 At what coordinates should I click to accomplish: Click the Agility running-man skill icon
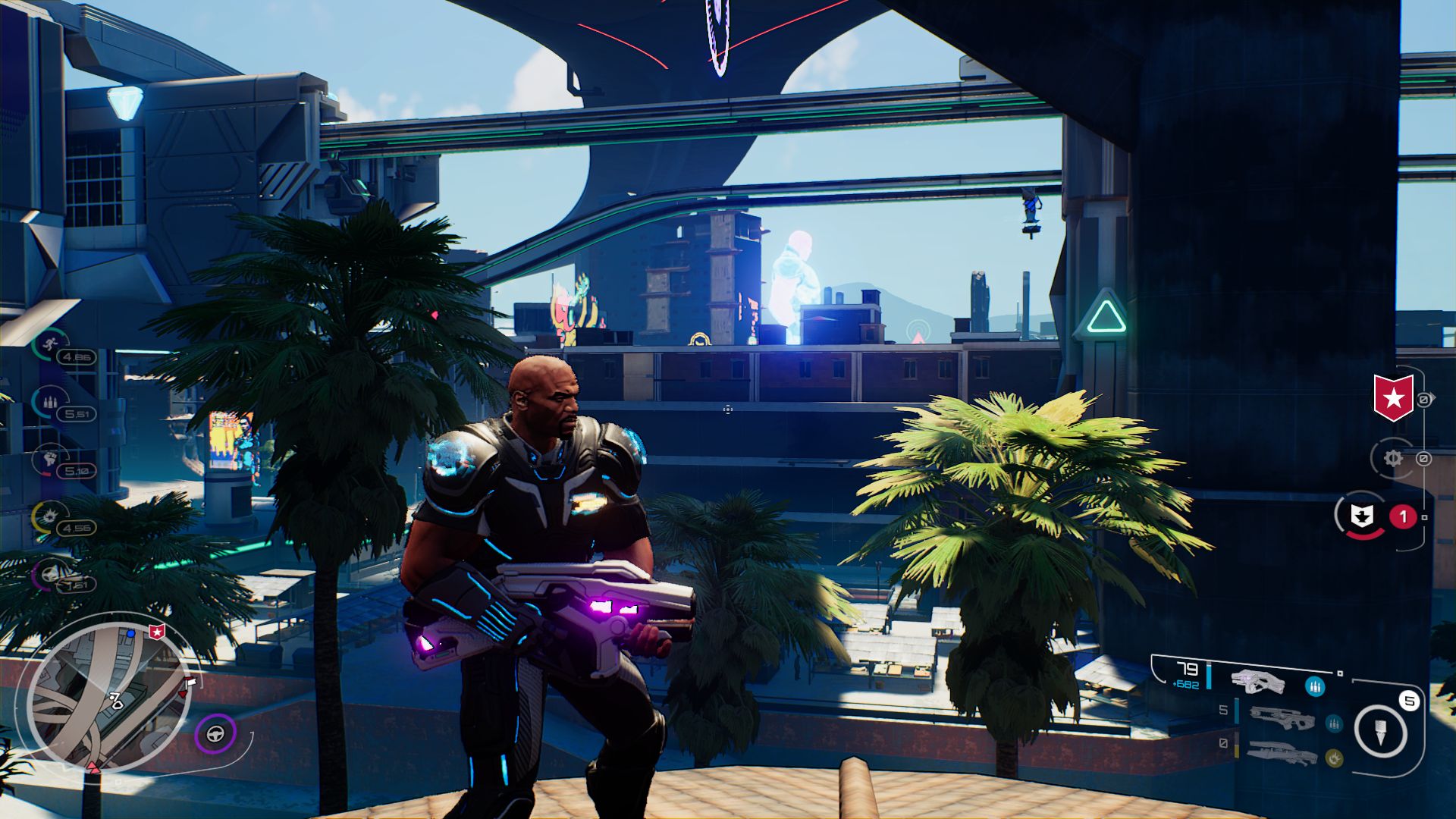pyautogui.click(x=49, y=345)
